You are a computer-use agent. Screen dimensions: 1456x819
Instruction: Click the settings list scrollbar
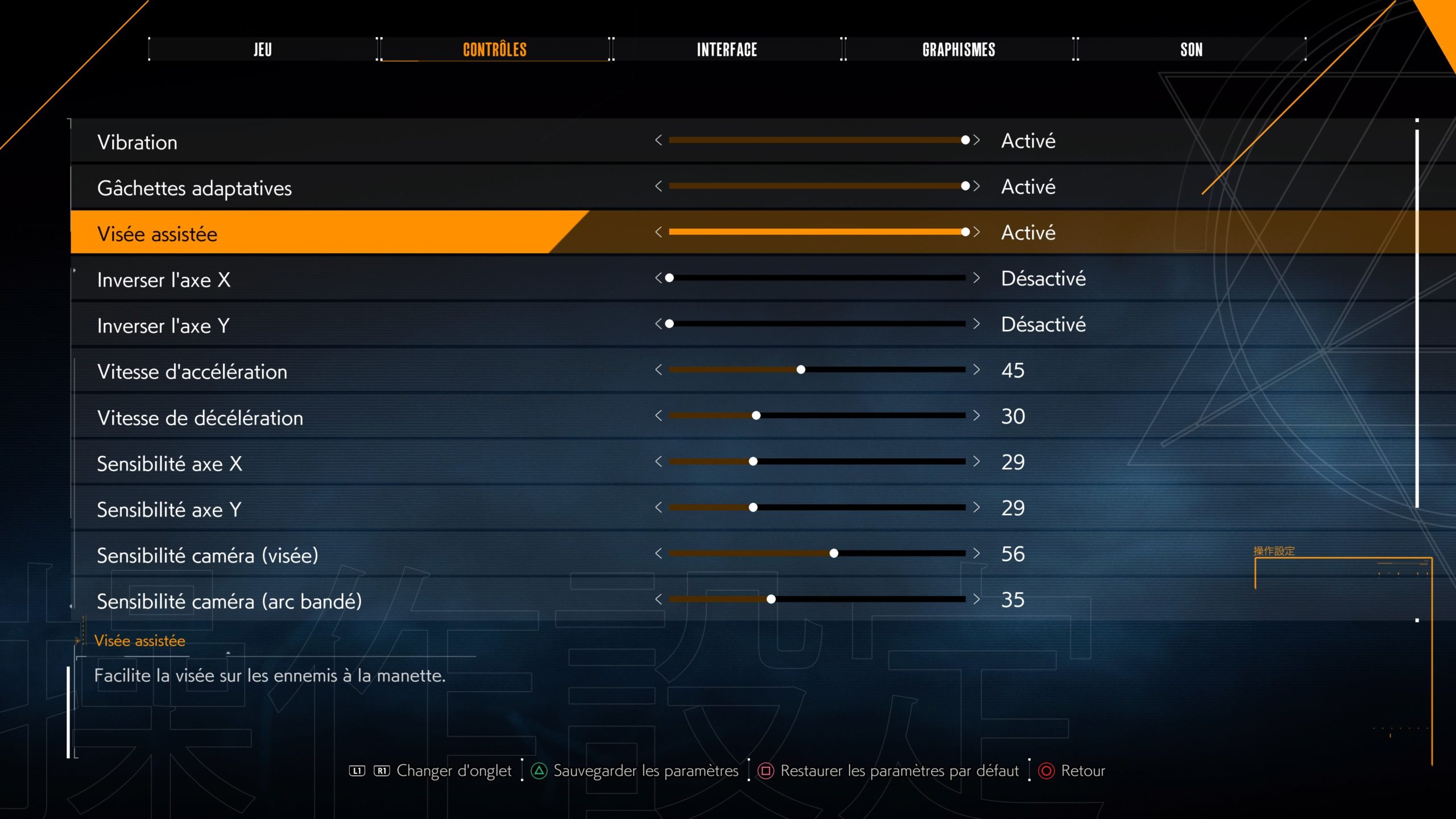[x=1417, y=318]
